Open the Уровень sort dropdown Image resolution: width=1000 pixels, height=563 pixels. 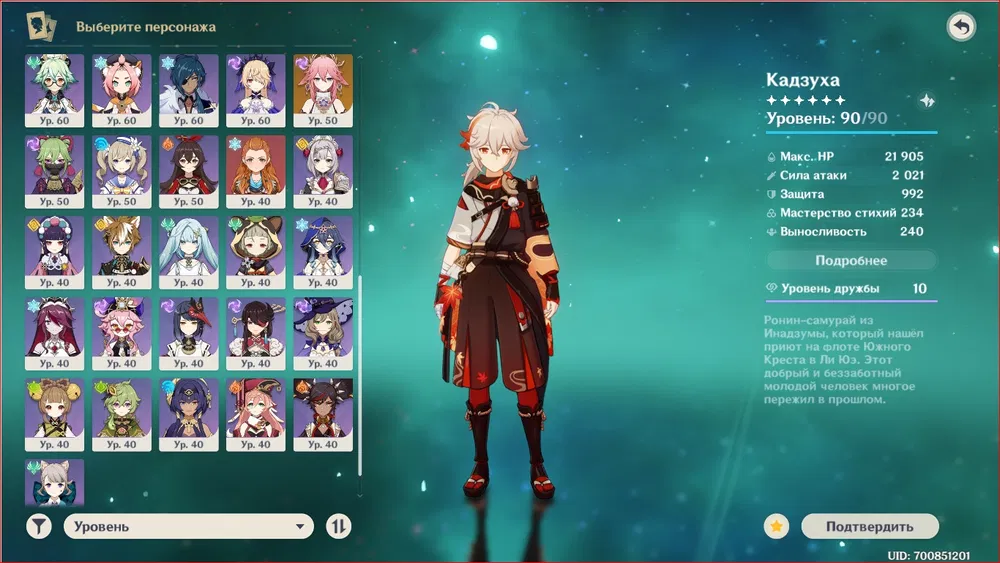coord(189,526)
